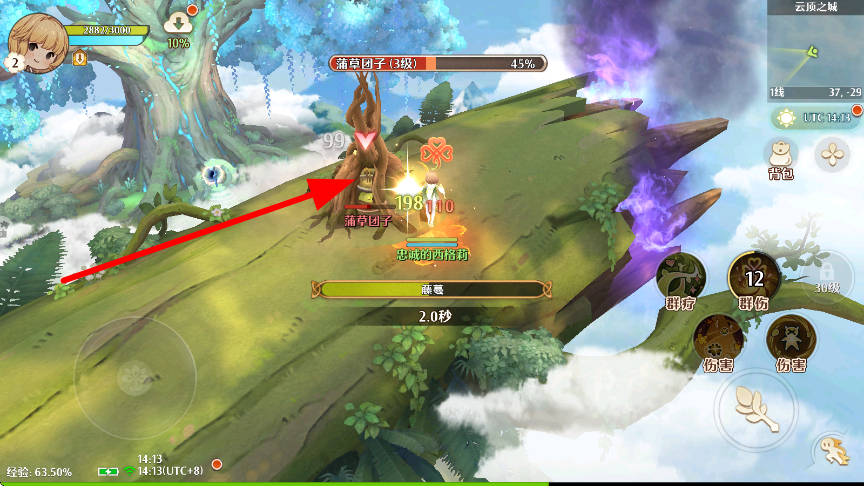The width and height of the screenshot is (864, 486).
Task: Tap the shield status icon under health bar
Action: tap(79, 59)
